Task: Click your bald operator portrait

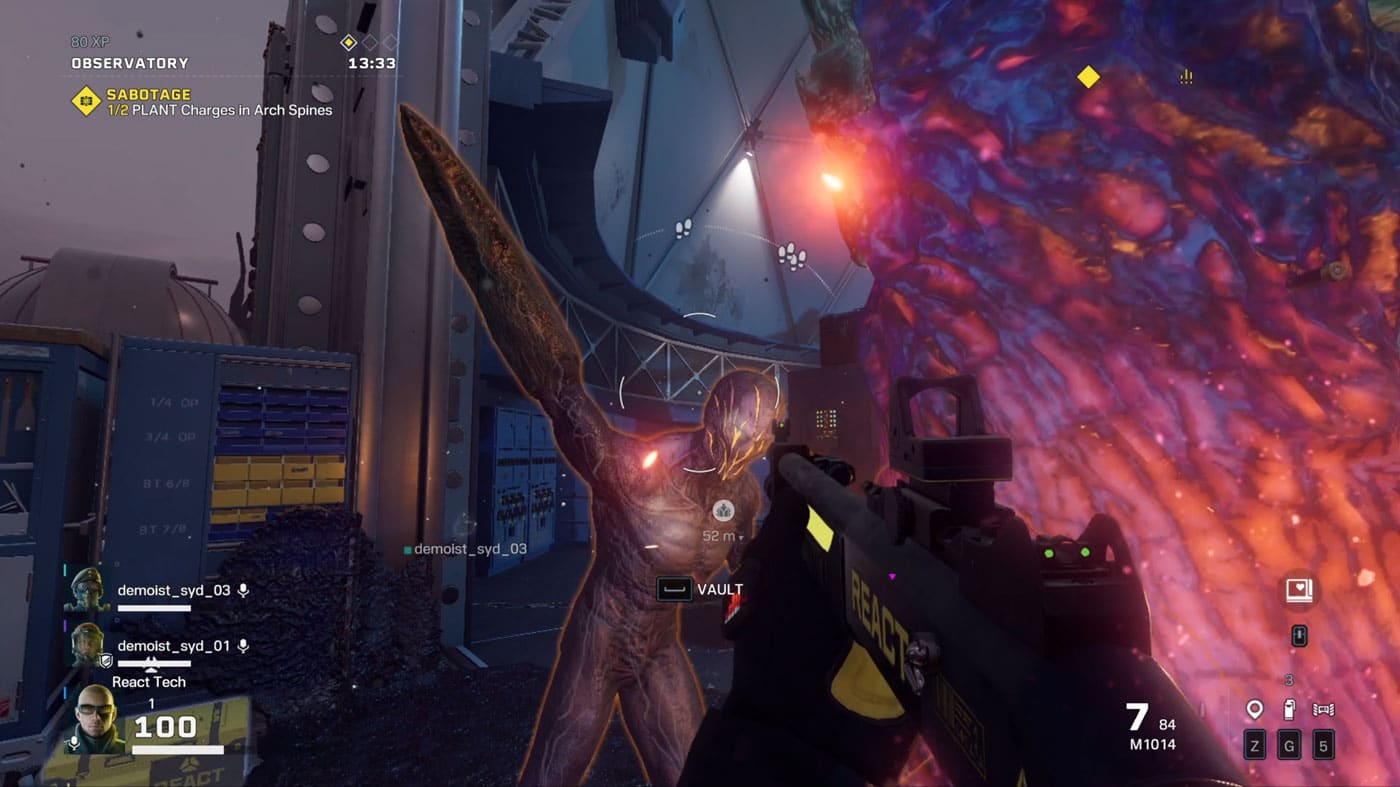Action: (x=99, y=720)
